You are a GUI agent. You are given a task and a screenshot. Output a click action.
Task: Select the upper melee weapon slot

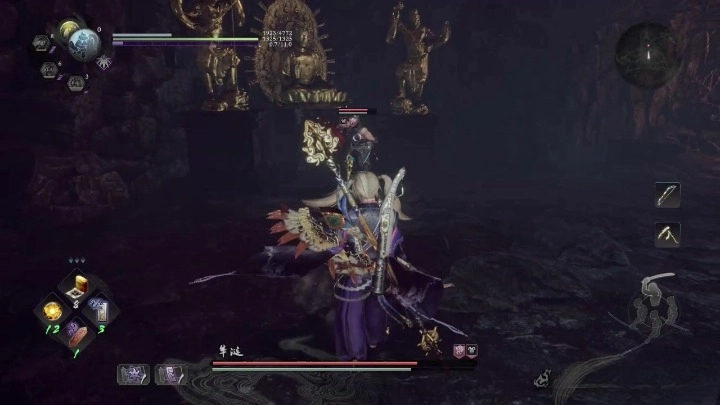(x=667, y=194)
